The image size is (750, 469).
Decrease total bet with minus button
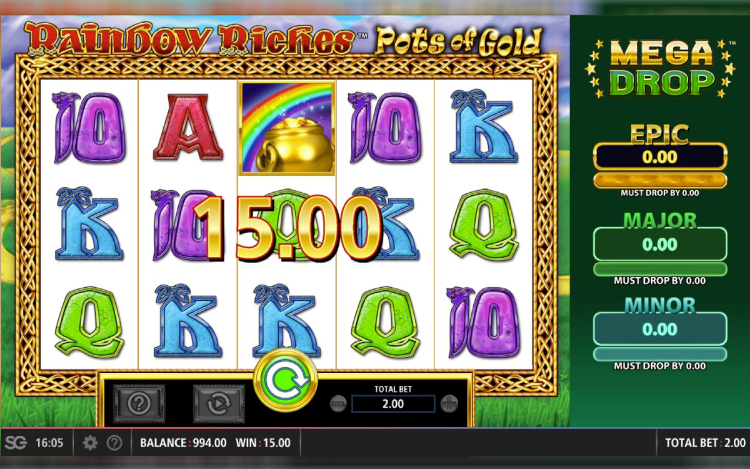coord(338,404)
